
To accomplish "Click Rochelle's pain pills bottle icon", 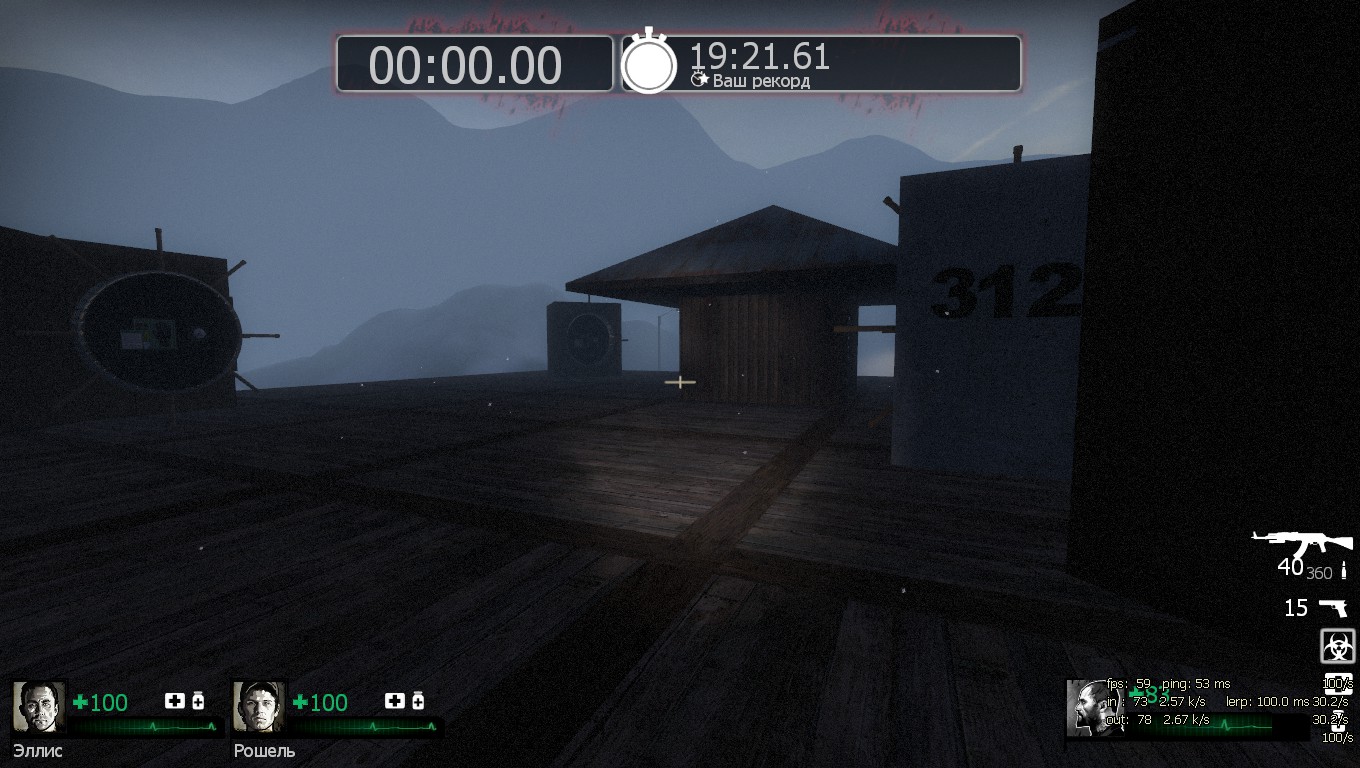I will 418,701.
